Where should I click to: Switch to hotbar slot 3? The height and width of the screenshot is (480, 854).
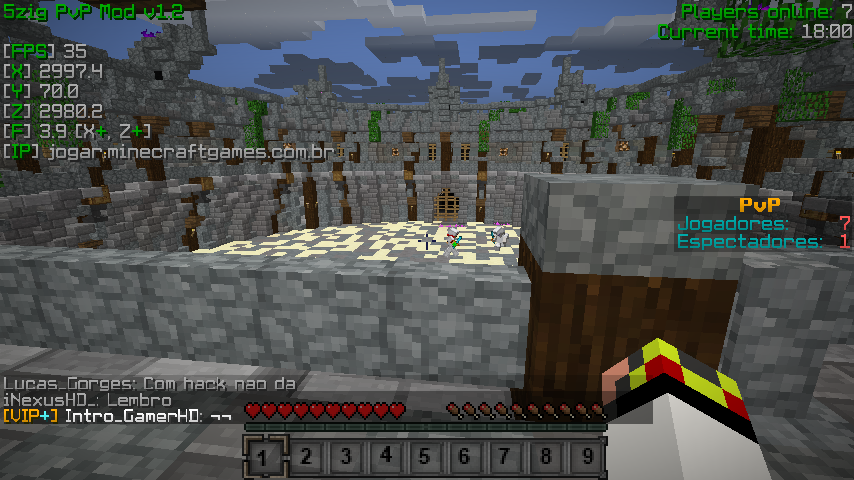(345, 457)
